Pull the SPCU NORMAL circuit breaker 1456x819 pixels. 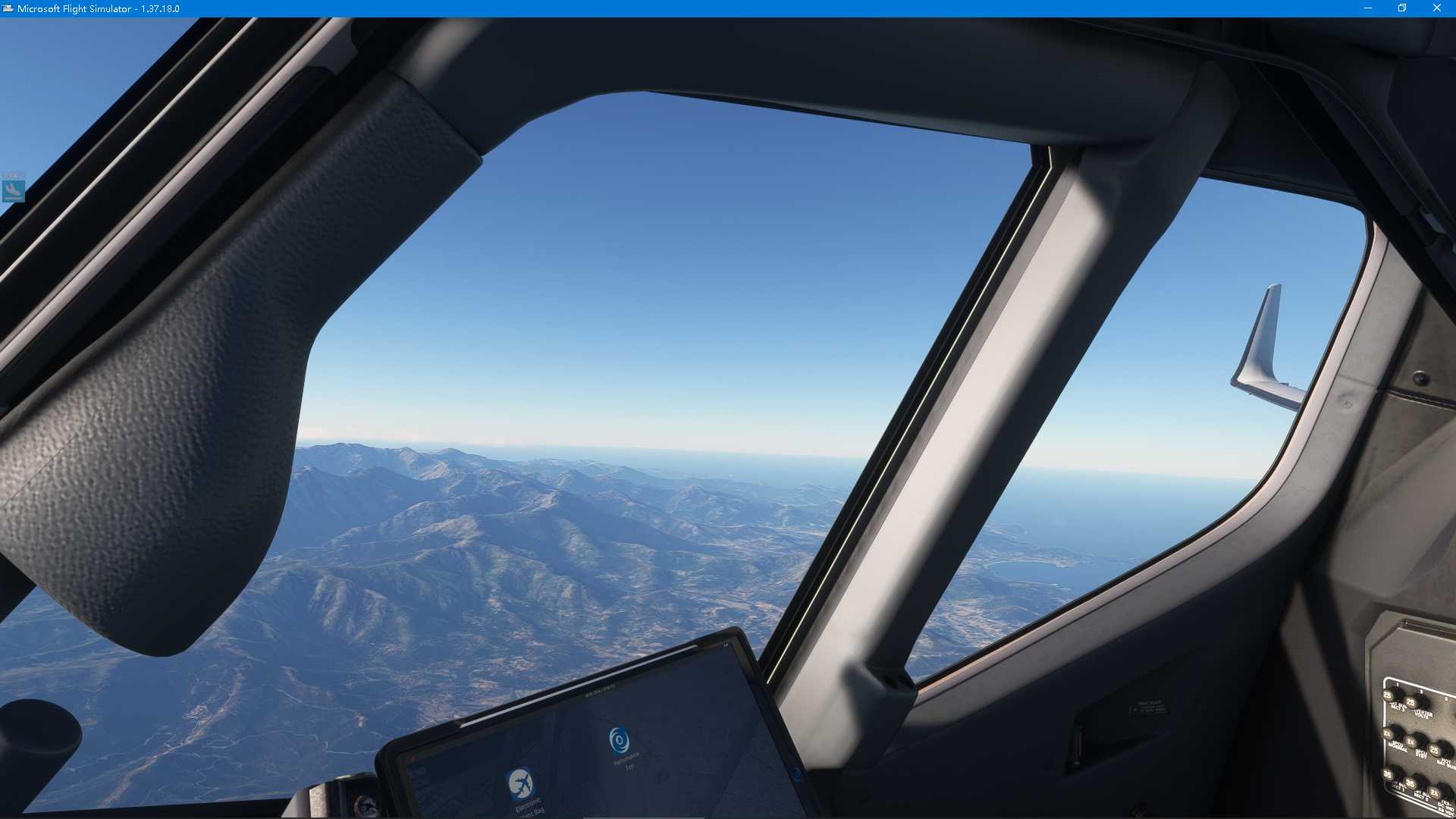click(x=1389, y=733)
